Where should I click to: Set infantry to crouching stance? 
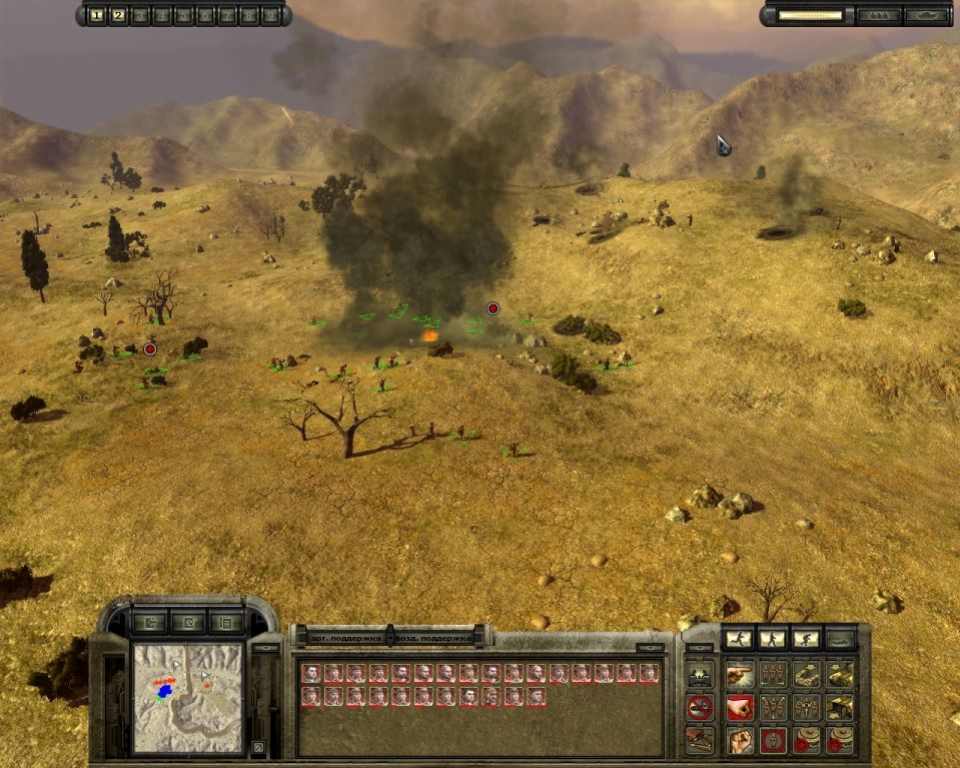806,638
